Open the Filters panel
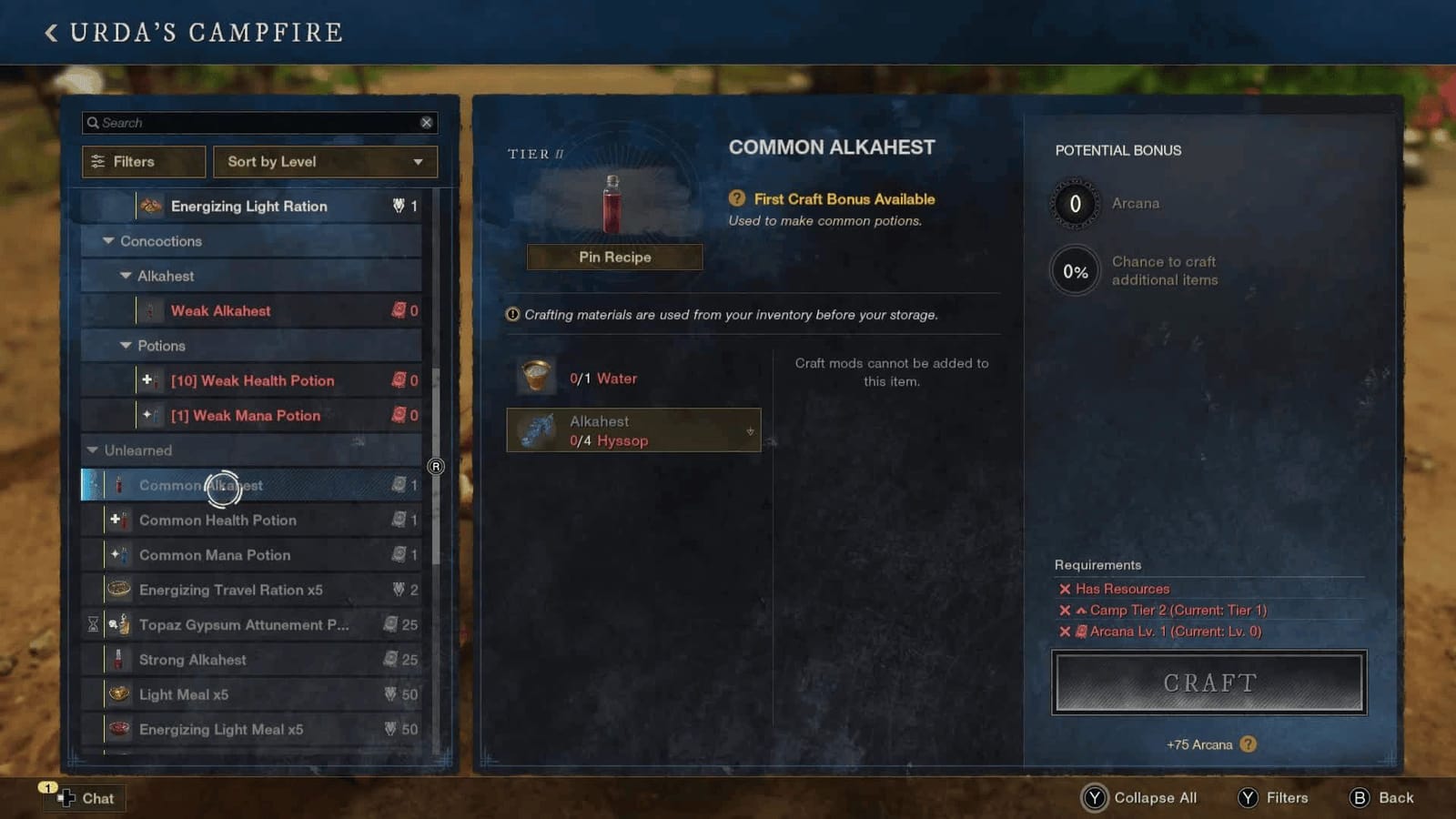Viewport: 1456px width, 819px height. (143, 161)
